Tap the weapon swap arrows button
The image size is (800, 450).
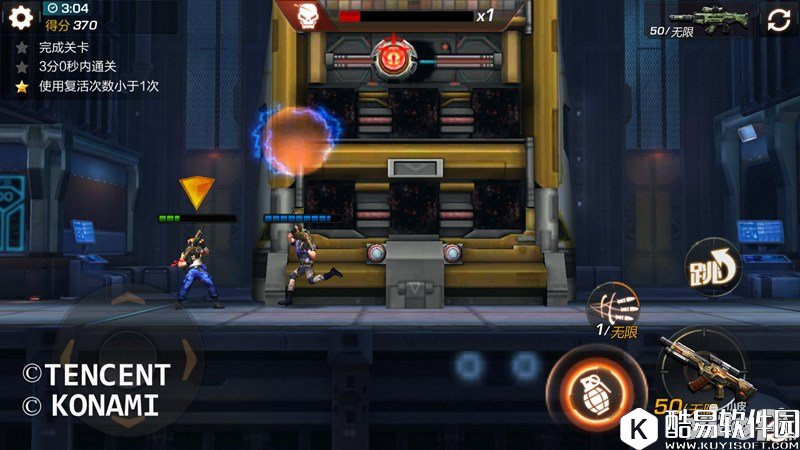[x=780, y=18]
